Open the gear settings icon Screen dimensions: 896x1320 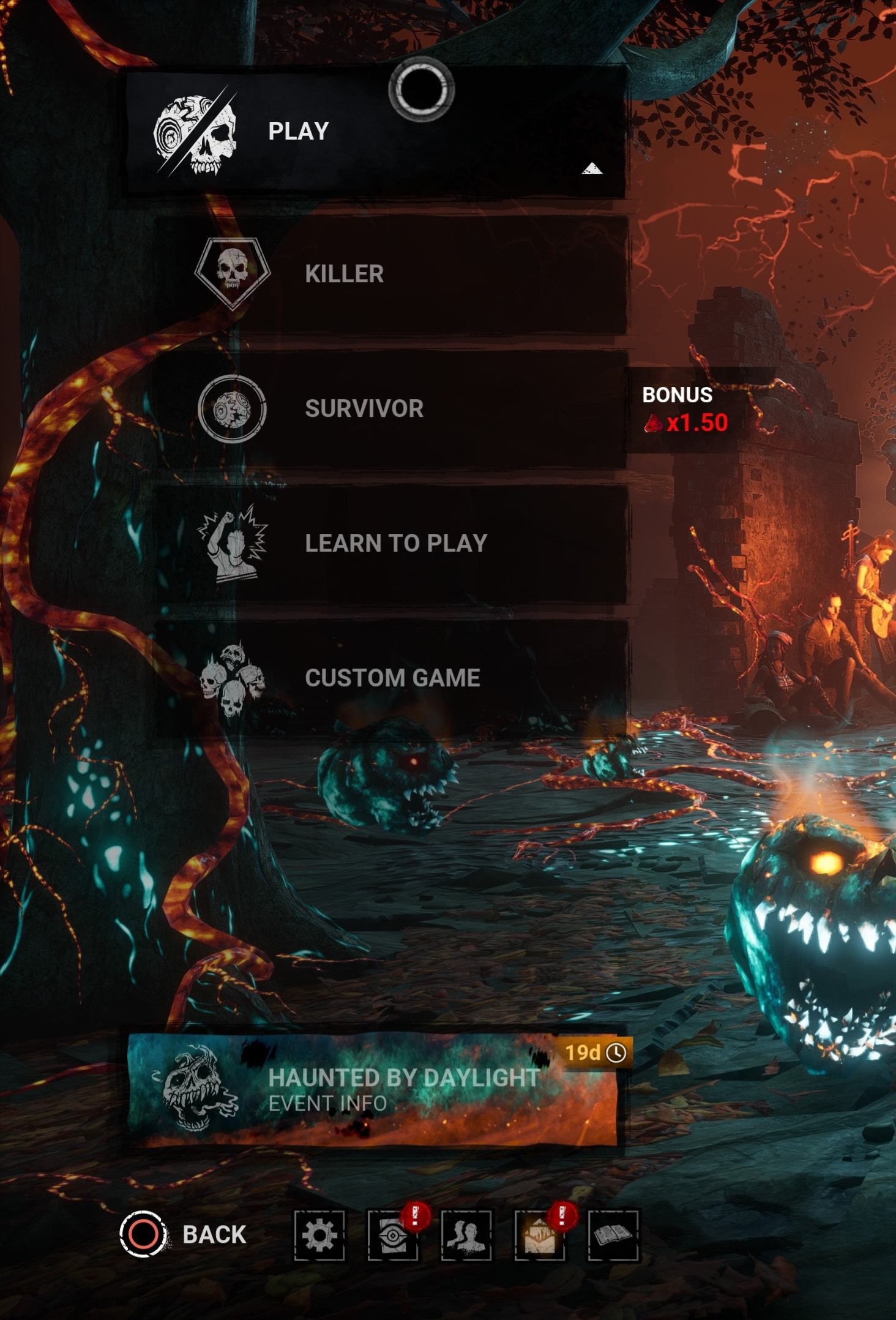click(x=319, y=1236)
